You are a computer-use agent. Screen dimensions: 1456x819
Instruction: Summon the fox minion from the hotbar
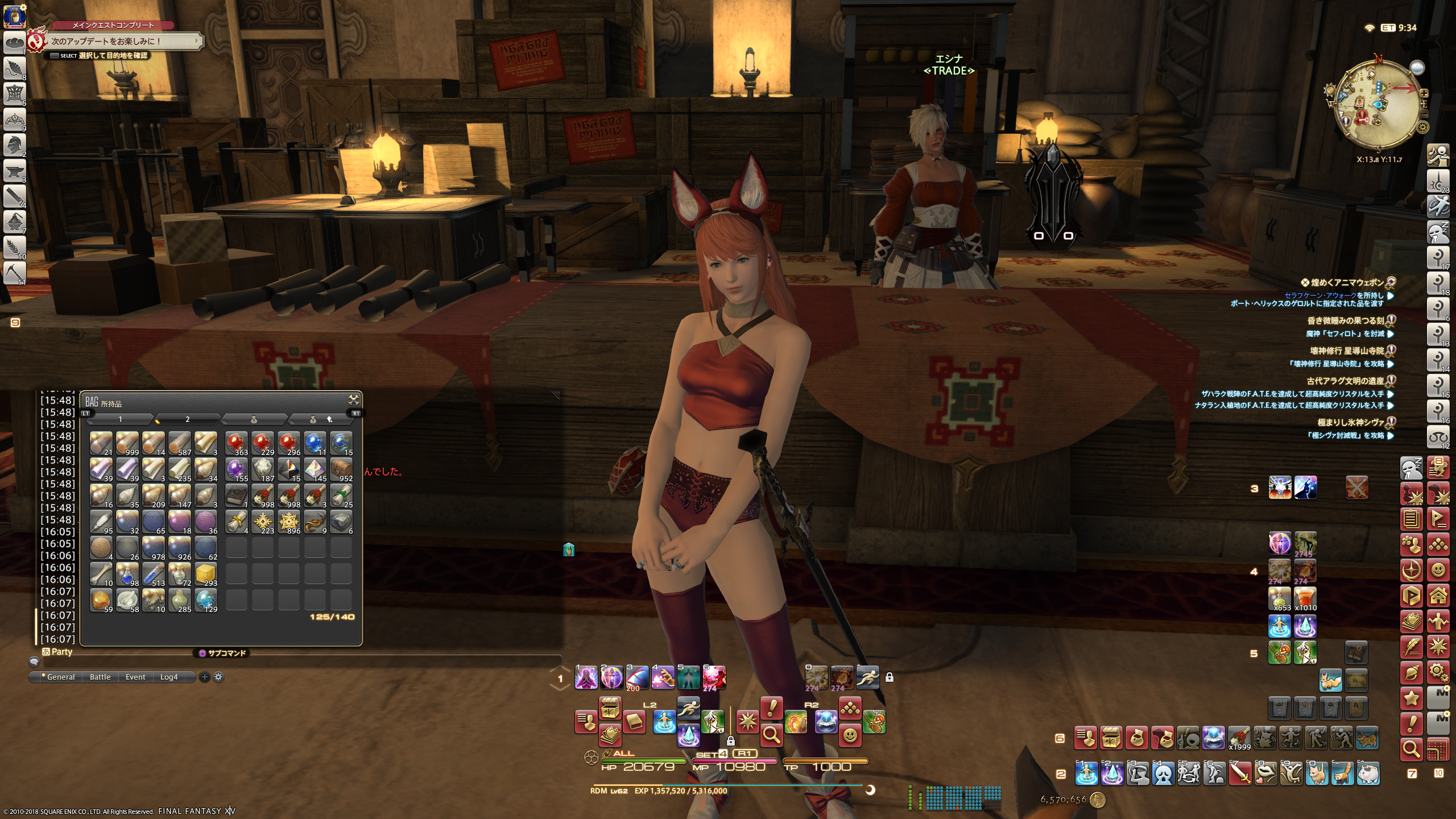[x=1330, y=680]
